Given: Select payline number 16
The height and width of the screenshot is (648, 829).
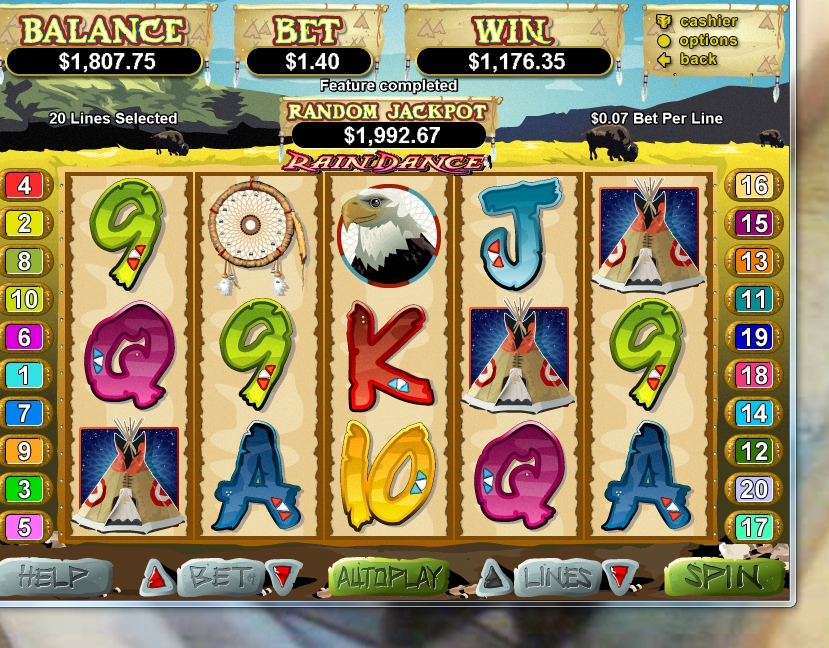Looking at the screenshot, I should click(754, 185).
